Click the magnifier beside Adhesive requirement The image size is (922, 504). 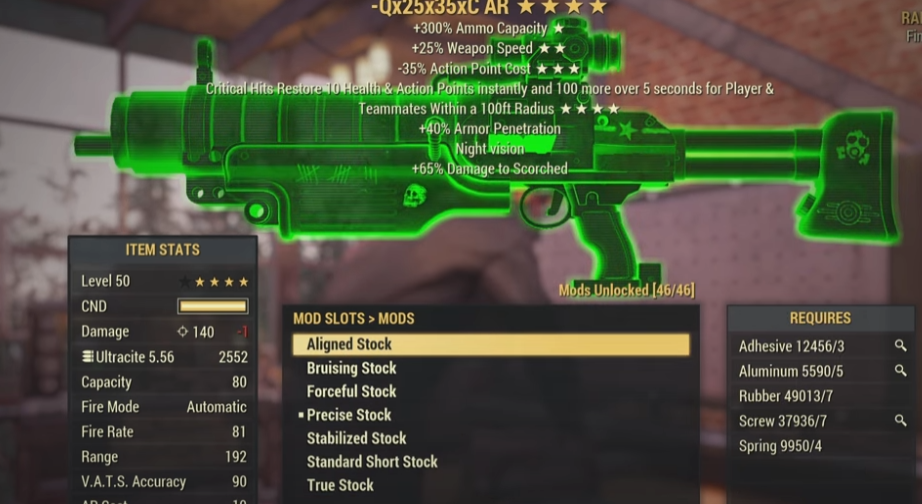point(900,346)
